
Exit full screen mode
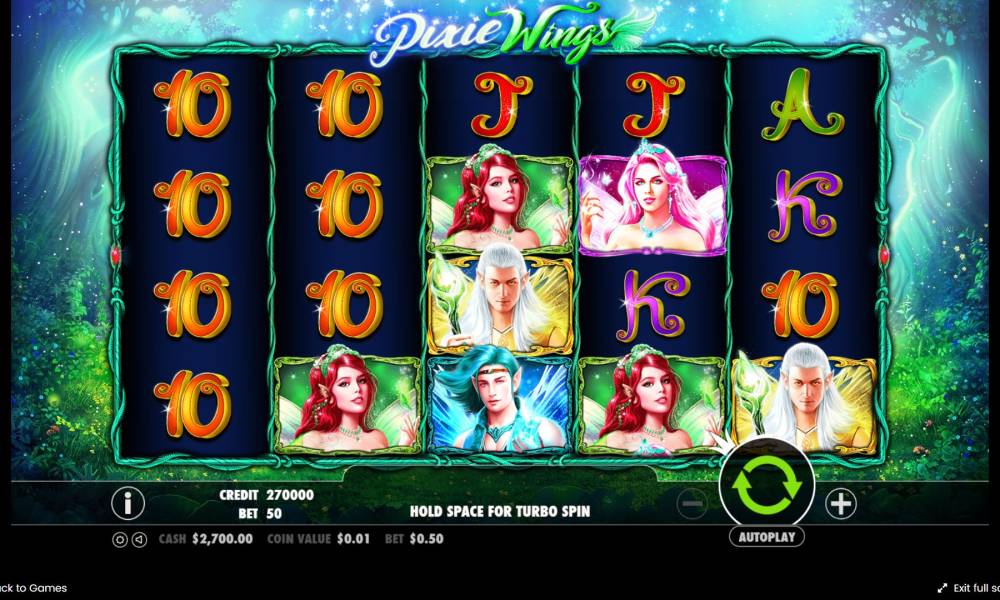pos(968,588)
